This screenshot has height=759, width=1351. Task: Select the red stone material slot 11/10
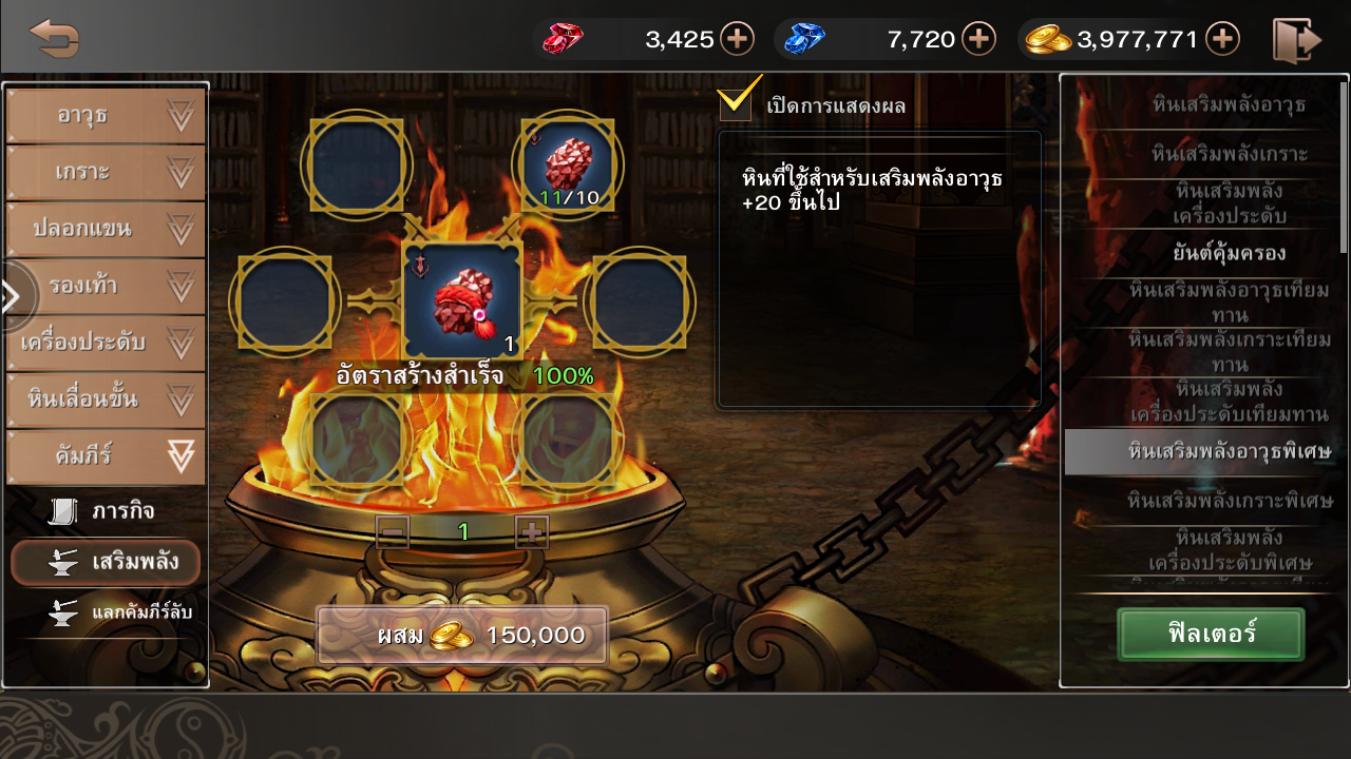tap(568, 164)
